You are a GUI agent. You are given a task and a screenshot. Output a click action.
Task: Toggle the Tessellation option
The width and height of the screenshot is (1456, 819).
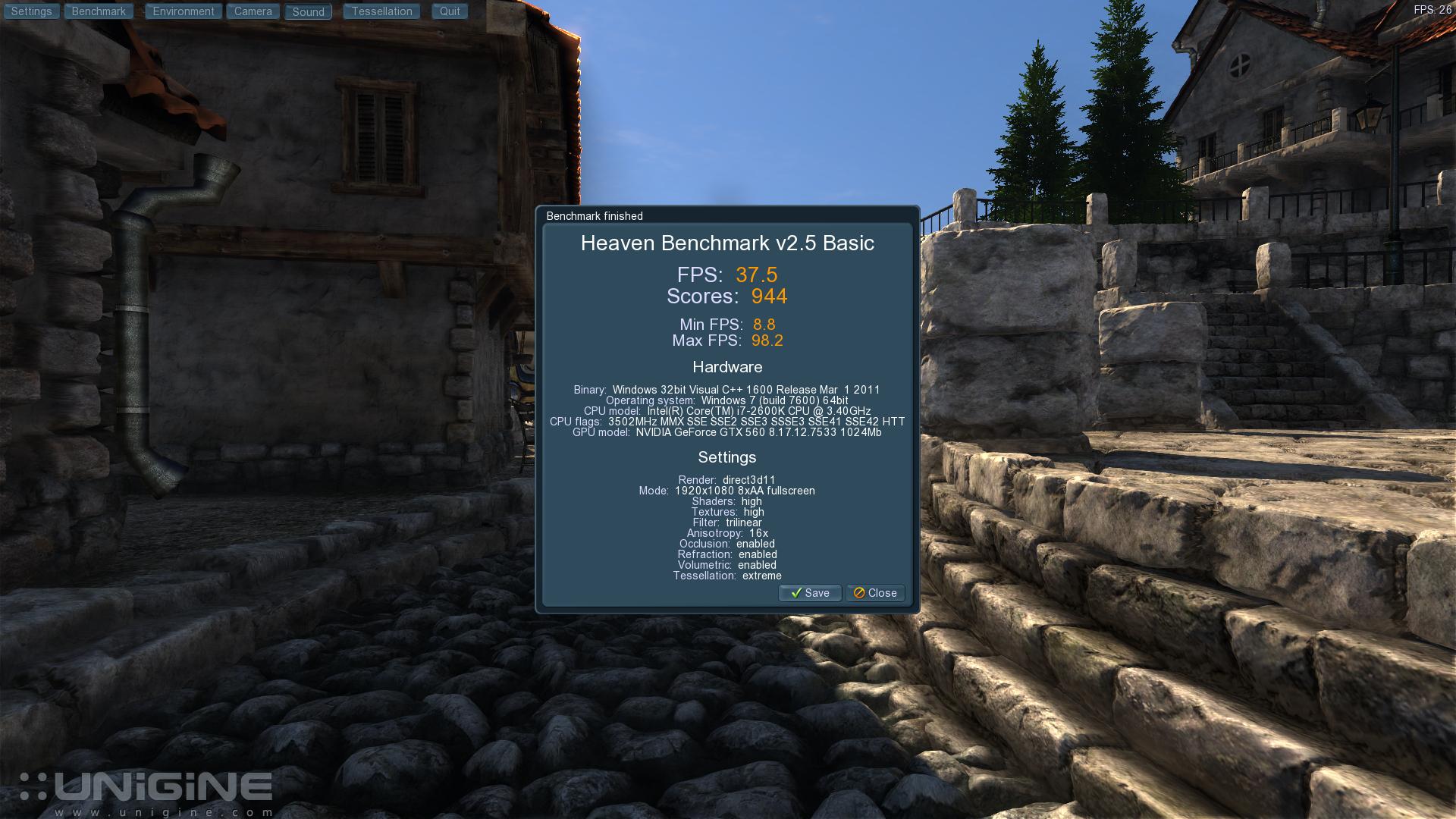pyautogui.click(x=381, y=11)
